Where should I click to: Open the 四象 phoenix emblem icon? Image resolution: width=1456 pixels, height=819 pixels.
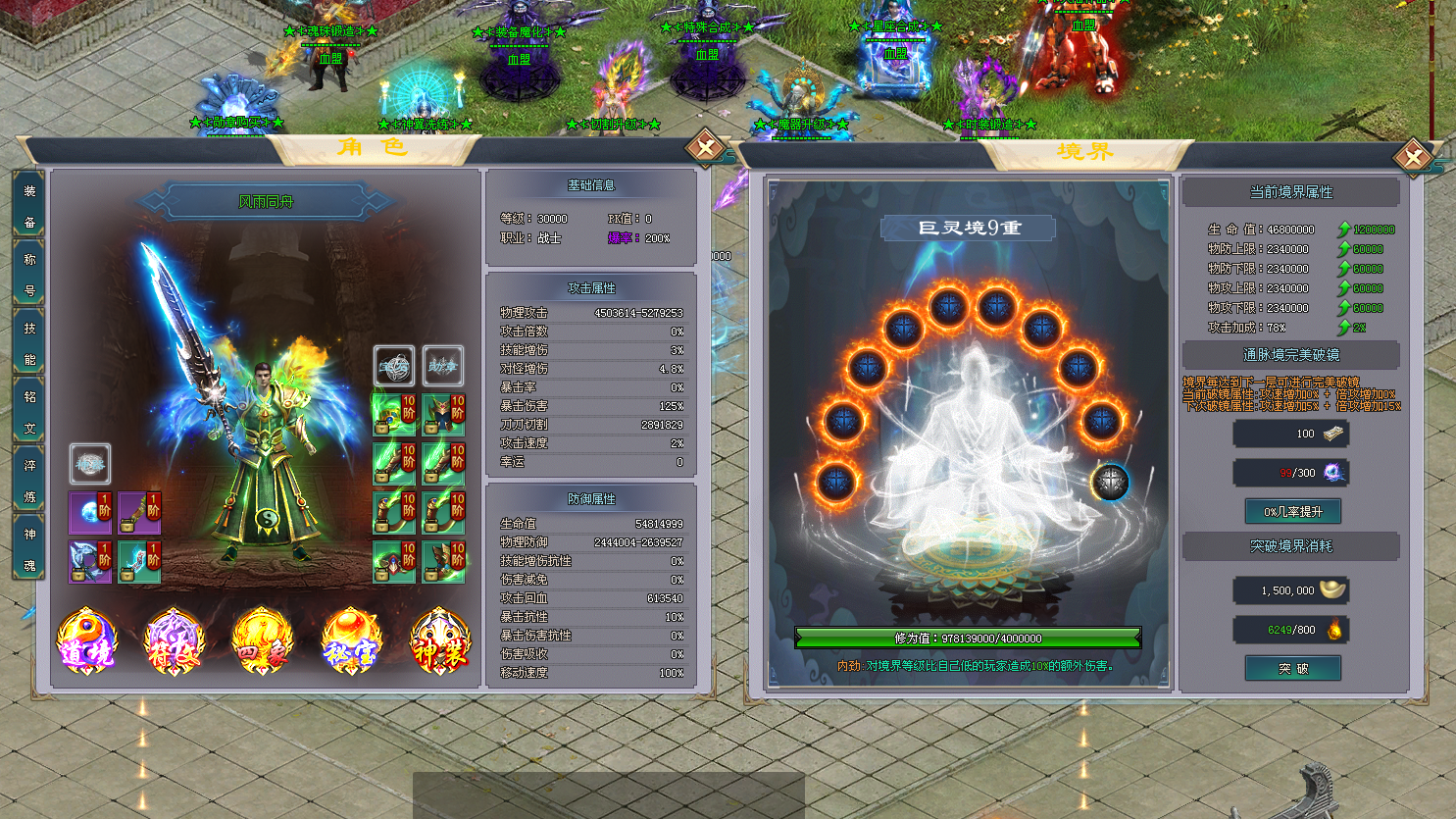point(263,641)
